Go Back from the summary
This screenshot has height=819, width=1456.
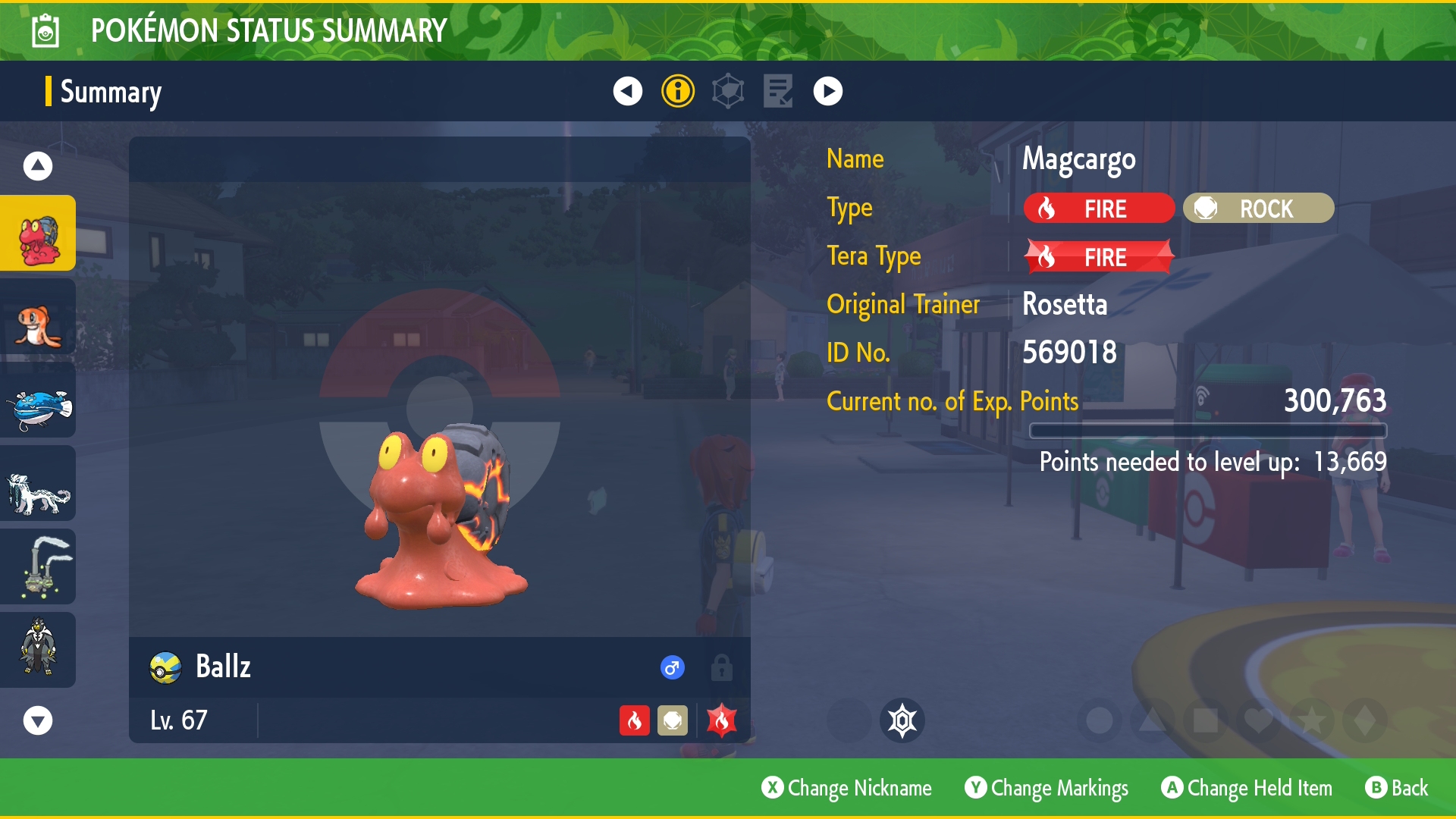pyautogui.click(x=1397, y=788)
